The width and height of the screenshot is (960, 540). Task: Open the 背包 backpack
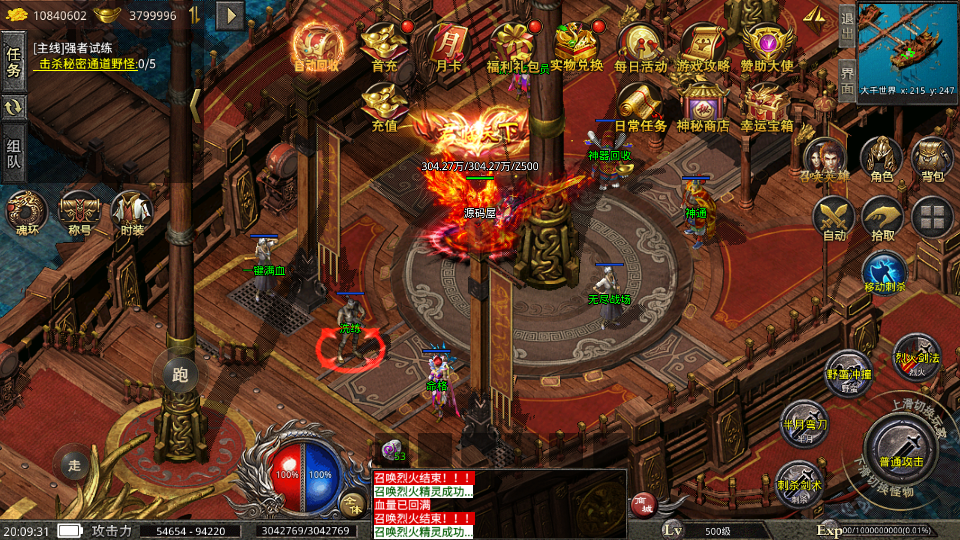[932, 159]
